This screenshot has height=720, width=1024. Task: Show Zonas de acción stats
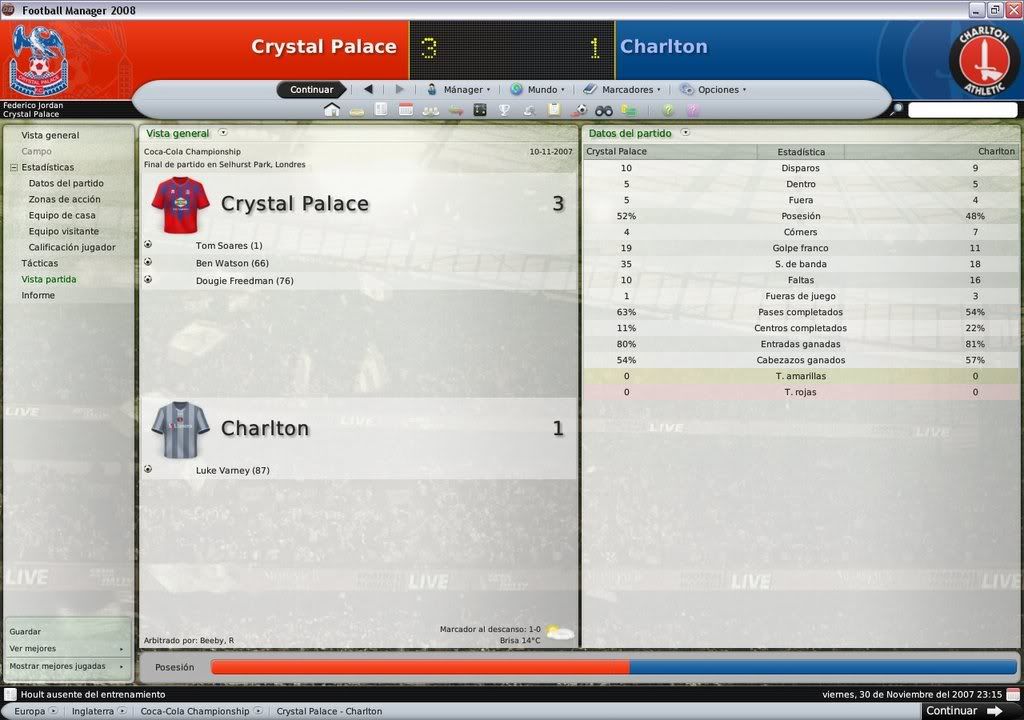64,199
